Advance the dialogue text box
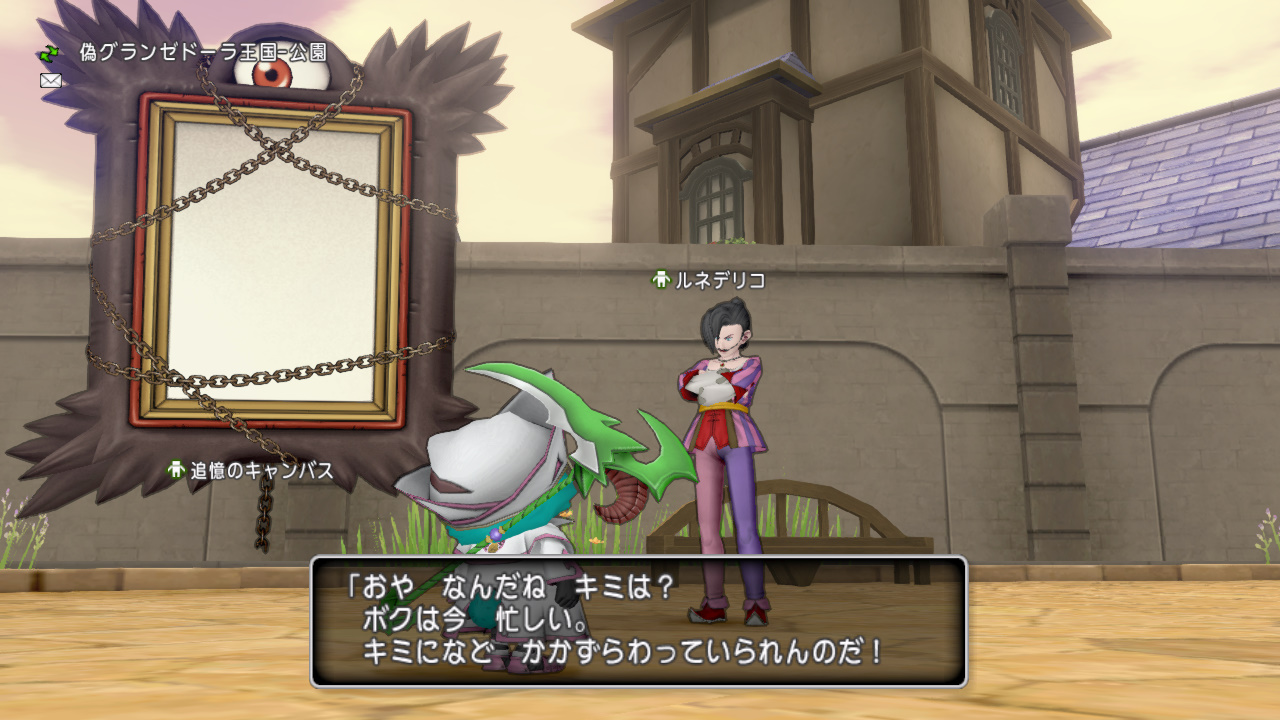Screen dimensions: 1280x720 click(639, 621)
